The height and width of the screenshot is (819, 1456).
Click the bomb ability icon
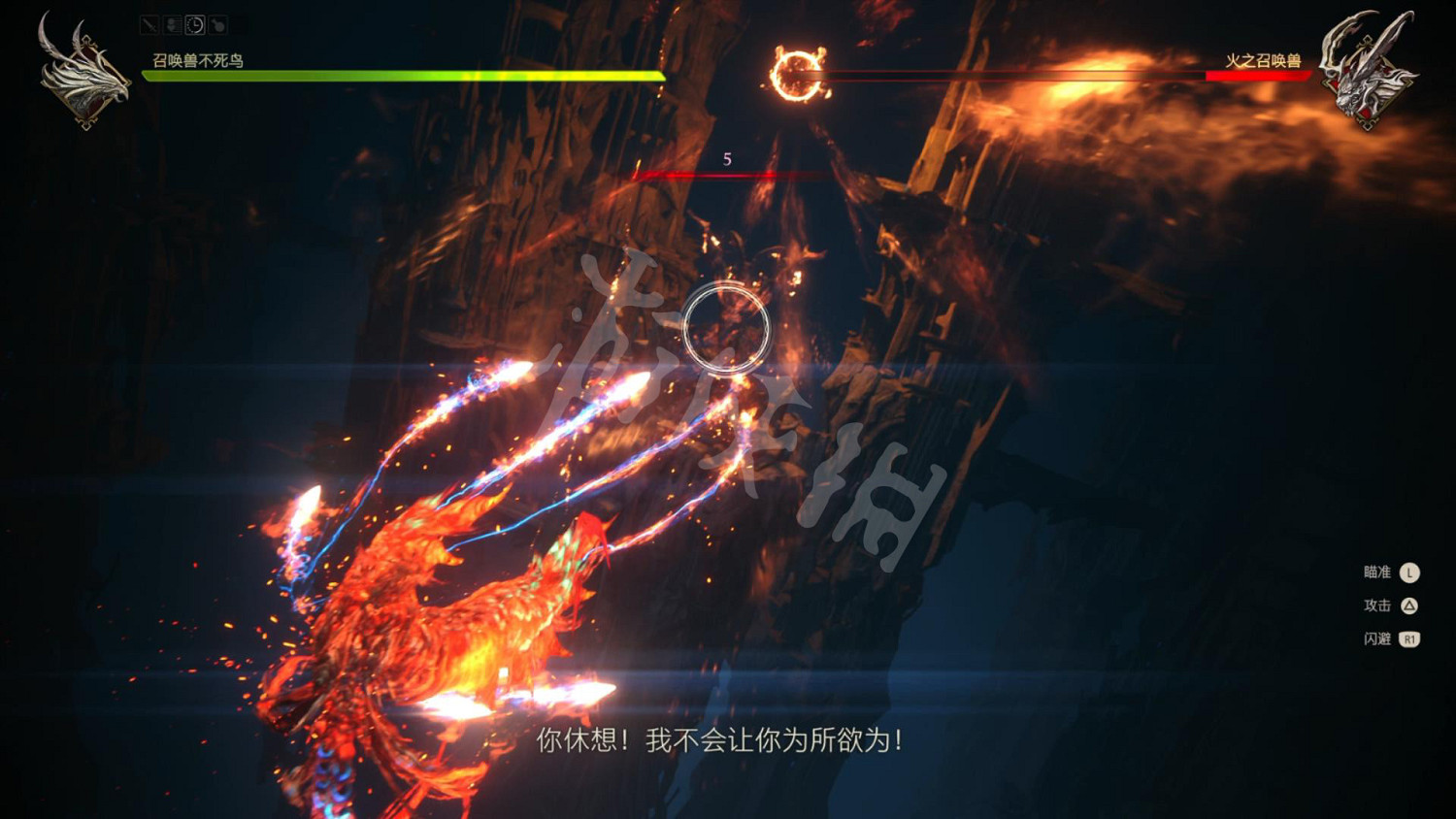click(x=217, y=25)
